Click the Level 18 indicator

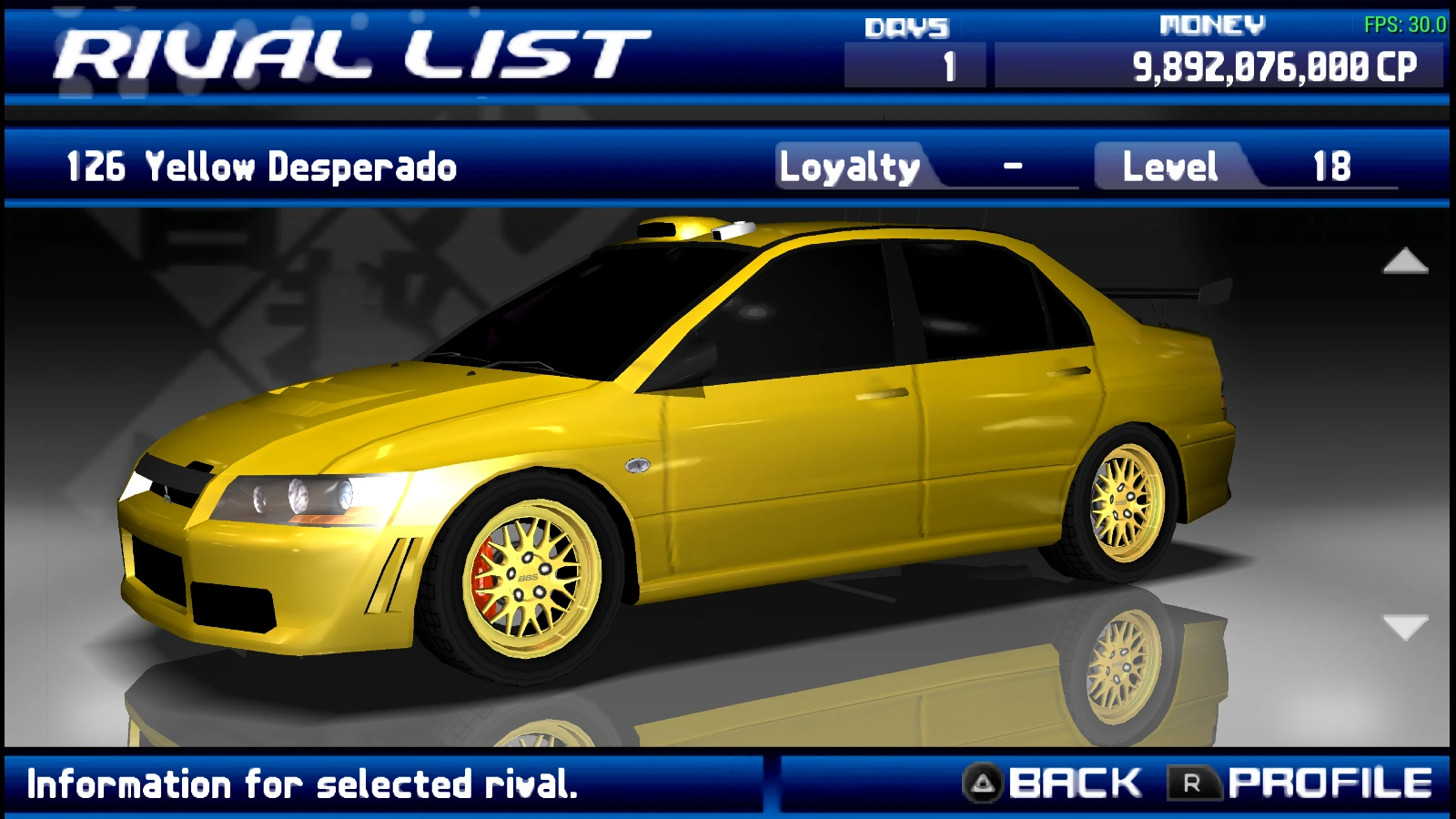(1329, 167)
